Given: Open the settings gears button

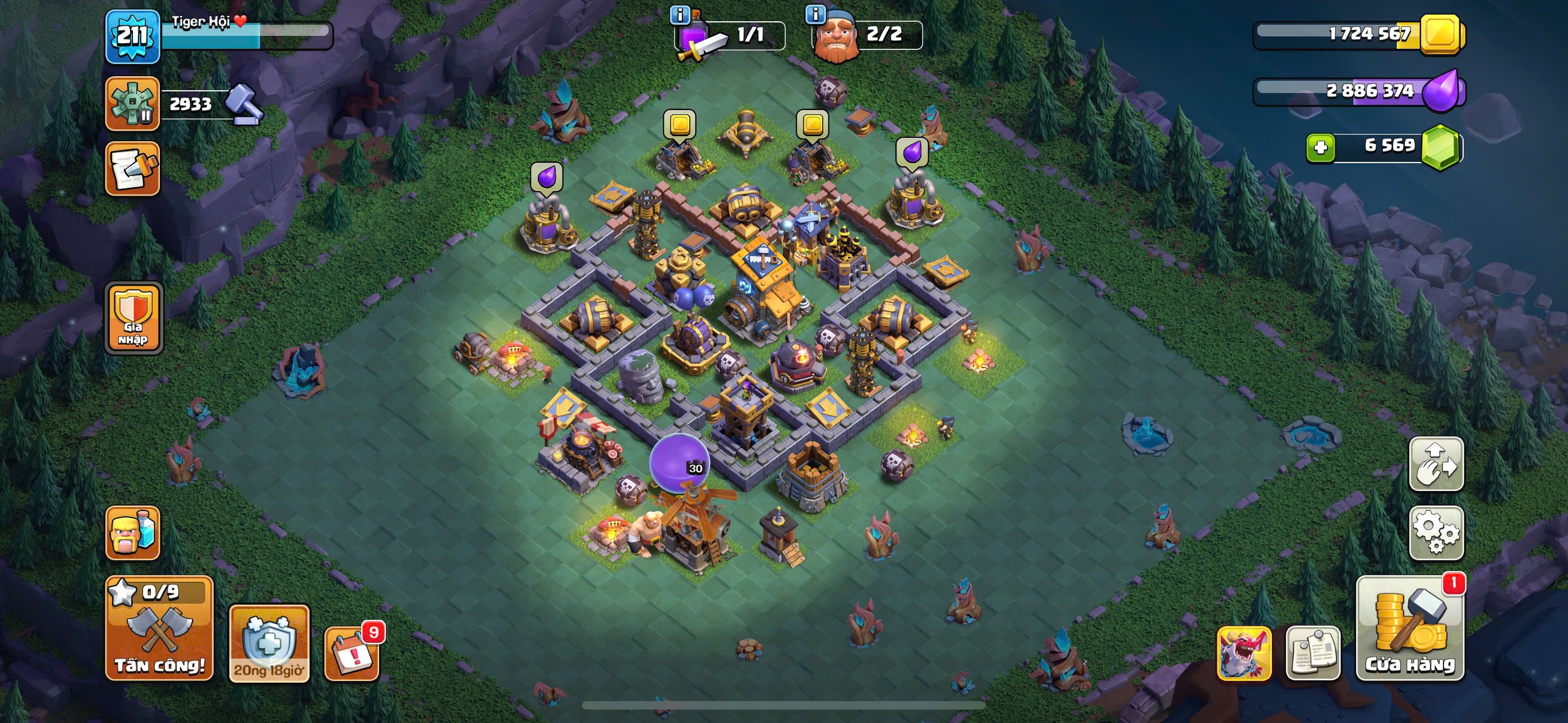Looking at the screenshot, I should [x=1436, y=532].
